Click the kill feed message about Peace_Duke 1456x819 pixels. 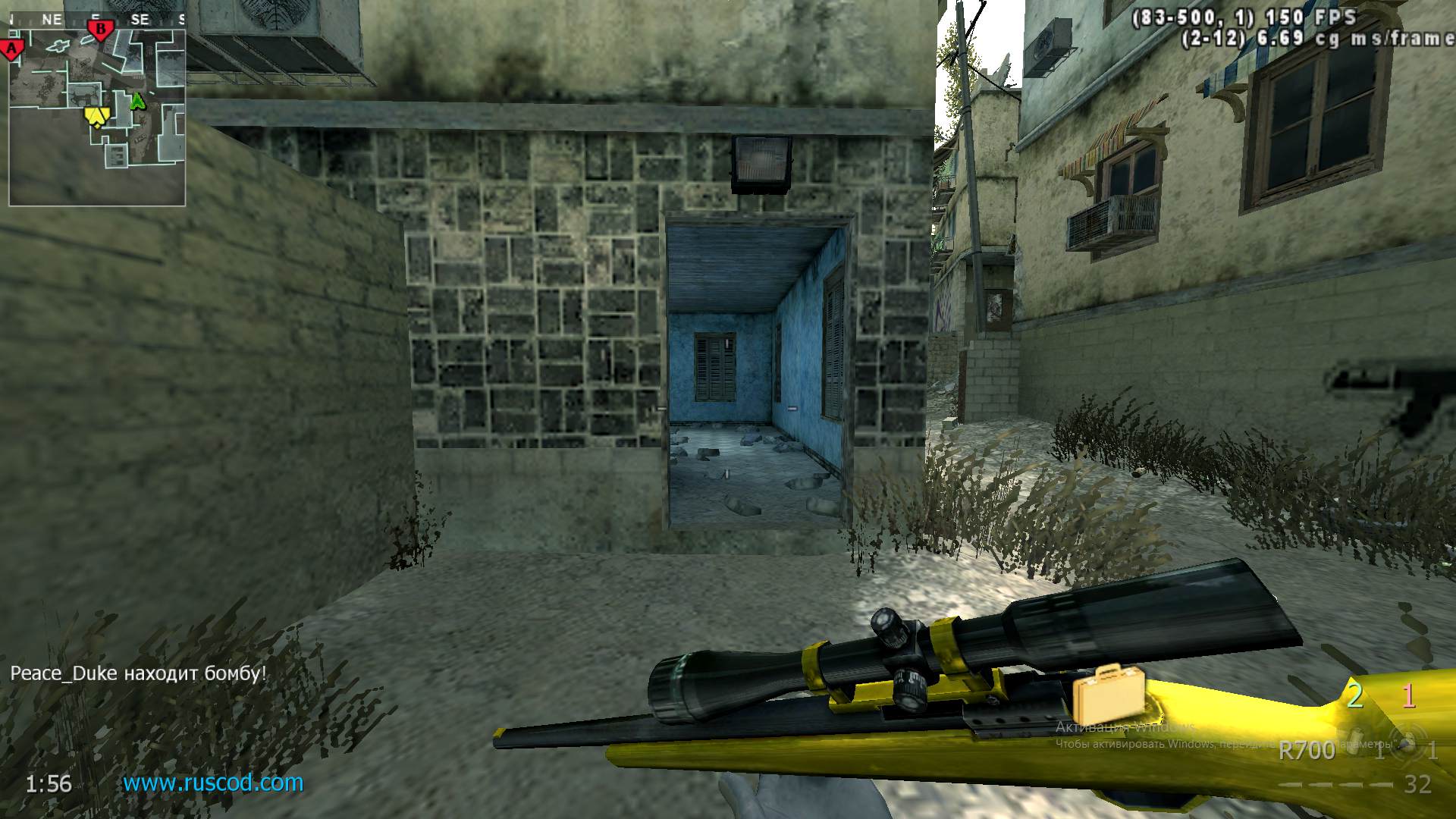click(139, 673)
